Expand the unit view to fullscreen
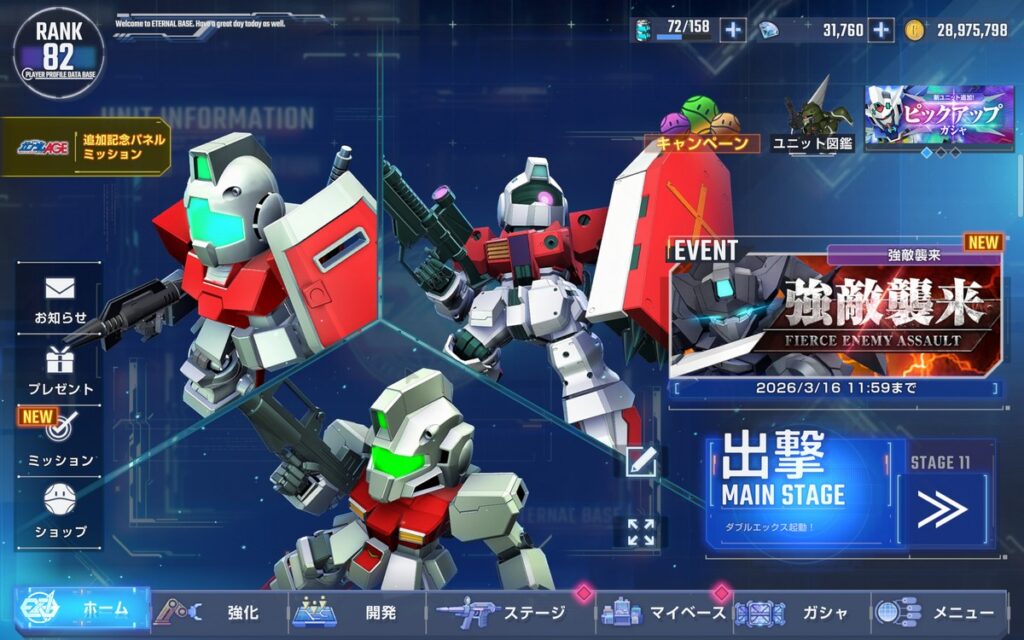The height and width of the screenshot is (640, 1024). [641, 532]
